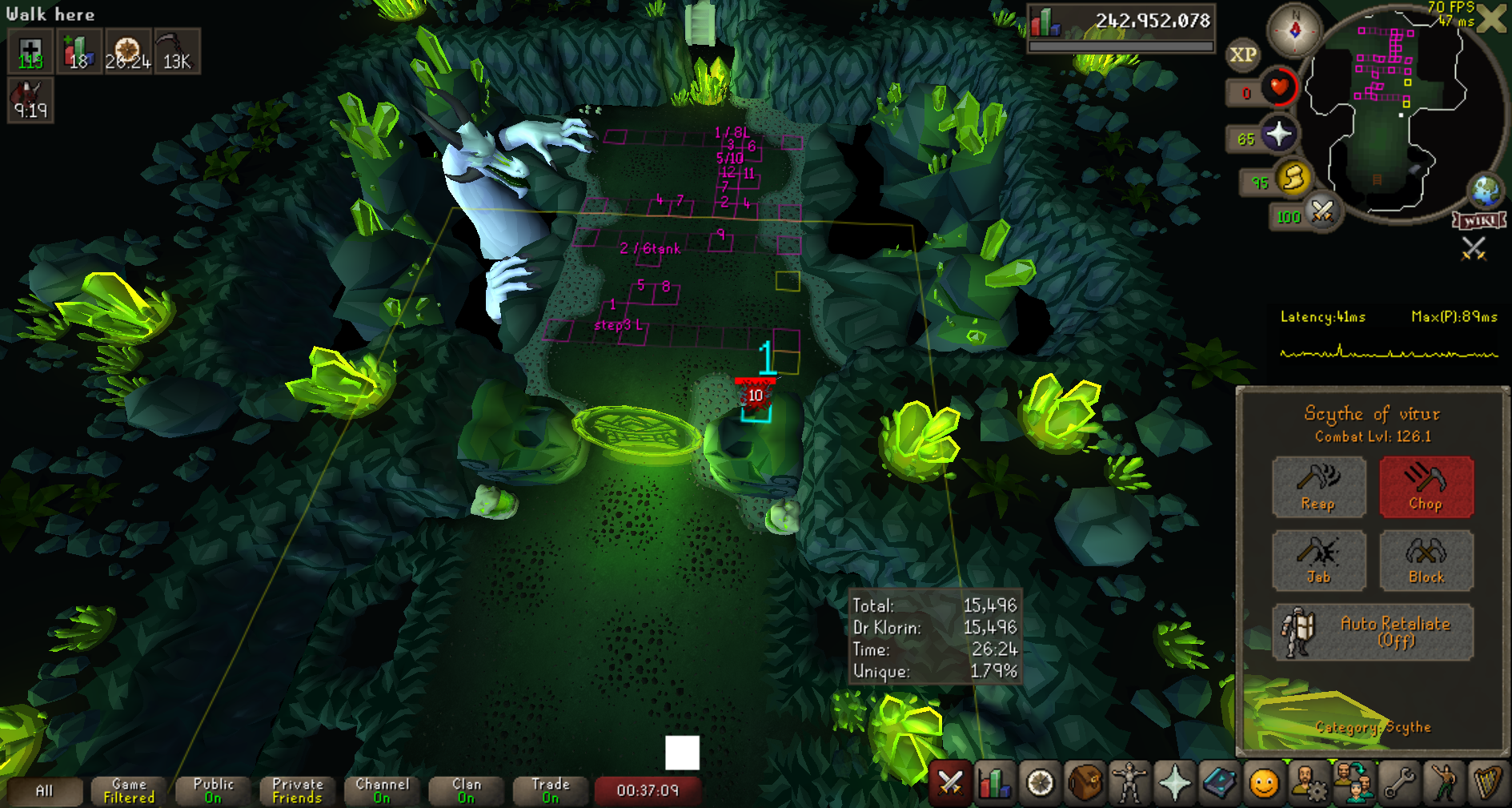This screenshot has height=808, width=1512.
Task: Click the compass to face north
Action: pos(1294,30)
